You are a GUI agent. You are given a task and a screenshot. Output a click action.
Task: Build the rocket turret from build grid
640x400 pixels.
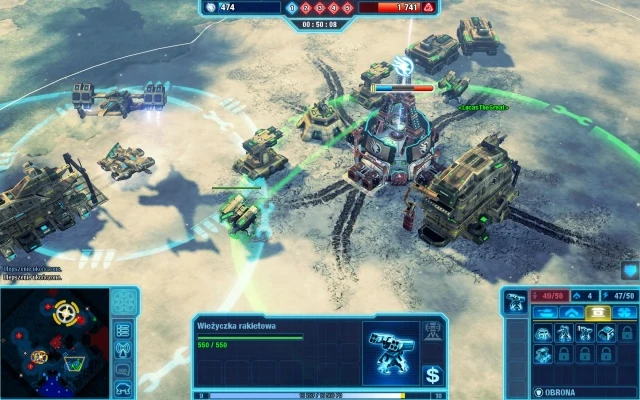585,334
